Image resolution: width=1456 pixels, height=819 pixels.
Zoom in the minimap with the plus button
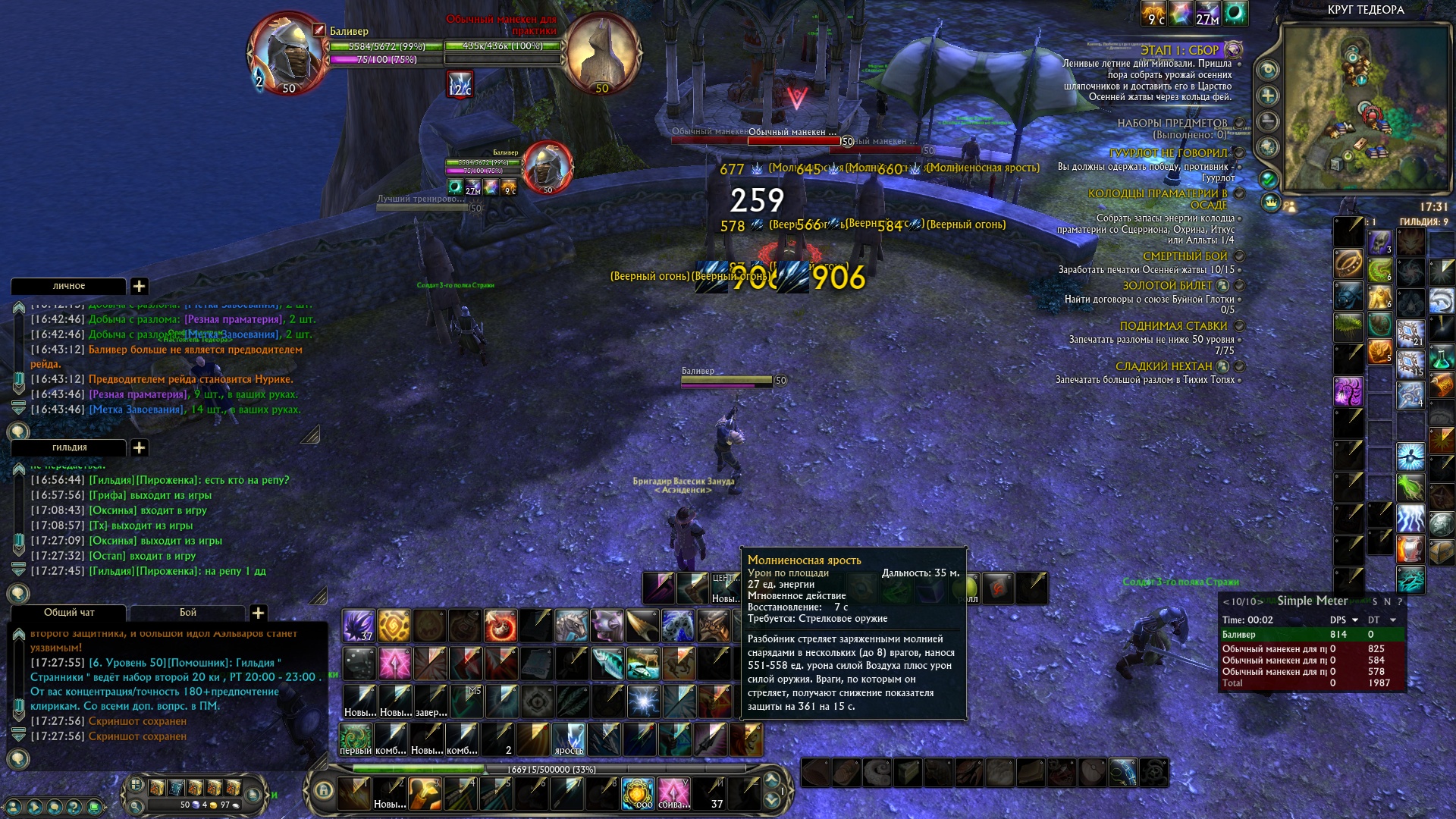pyautogui.click(x=1267, y=96)
